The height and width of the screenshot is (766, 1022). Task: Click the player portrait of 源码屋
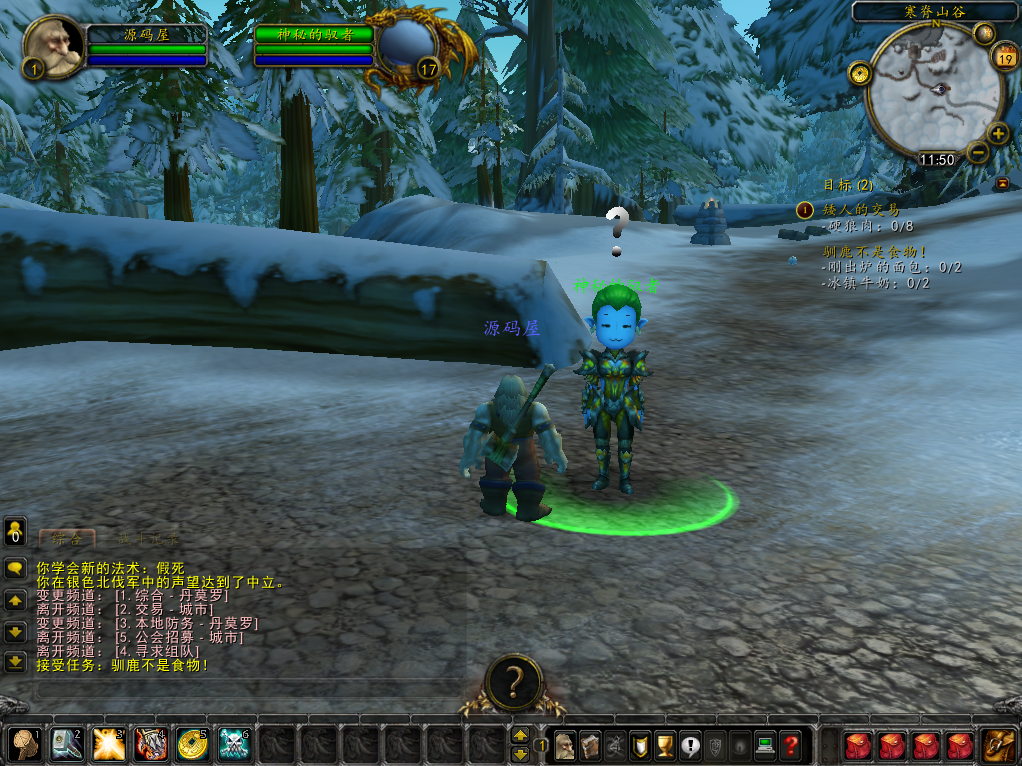pos(54,44)
